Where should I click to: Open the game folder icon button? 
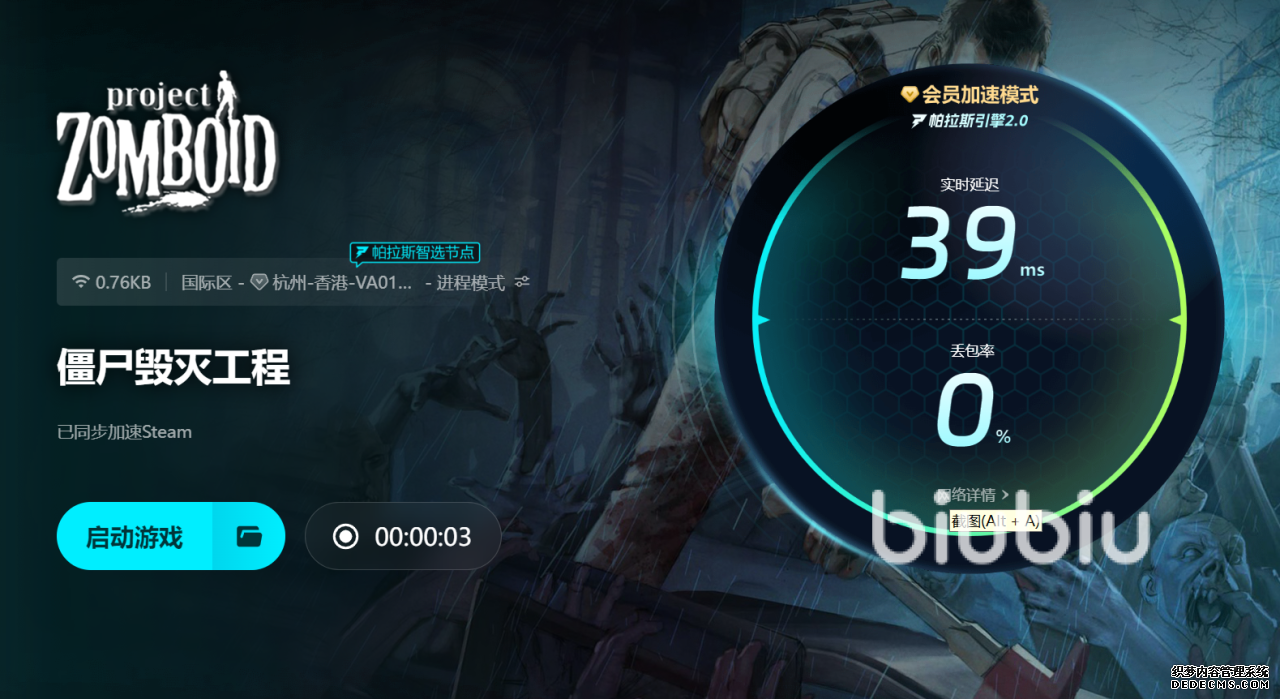coord(249,537)
